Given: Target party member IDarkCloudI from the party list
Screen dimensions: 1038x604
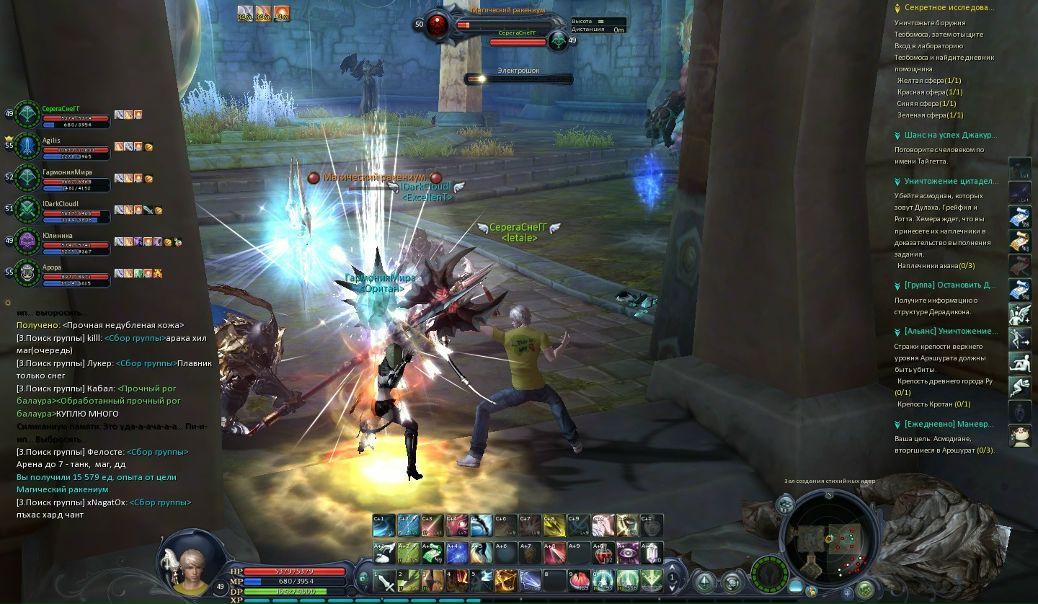Looking at the screenshot, I should [x=61, y=204].
